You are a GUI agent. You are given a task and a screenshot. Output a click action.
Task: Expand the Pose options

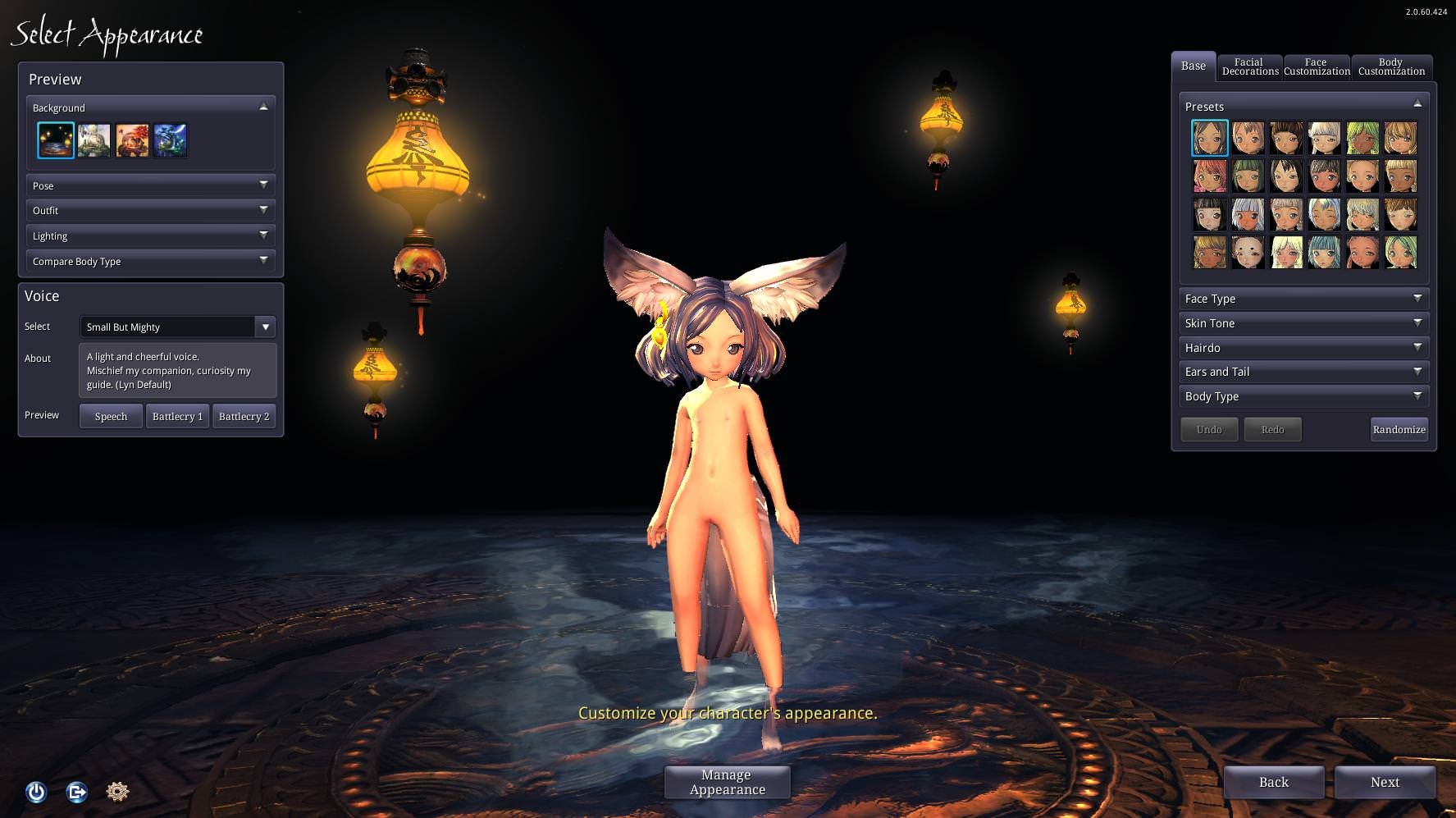point(150,185)
